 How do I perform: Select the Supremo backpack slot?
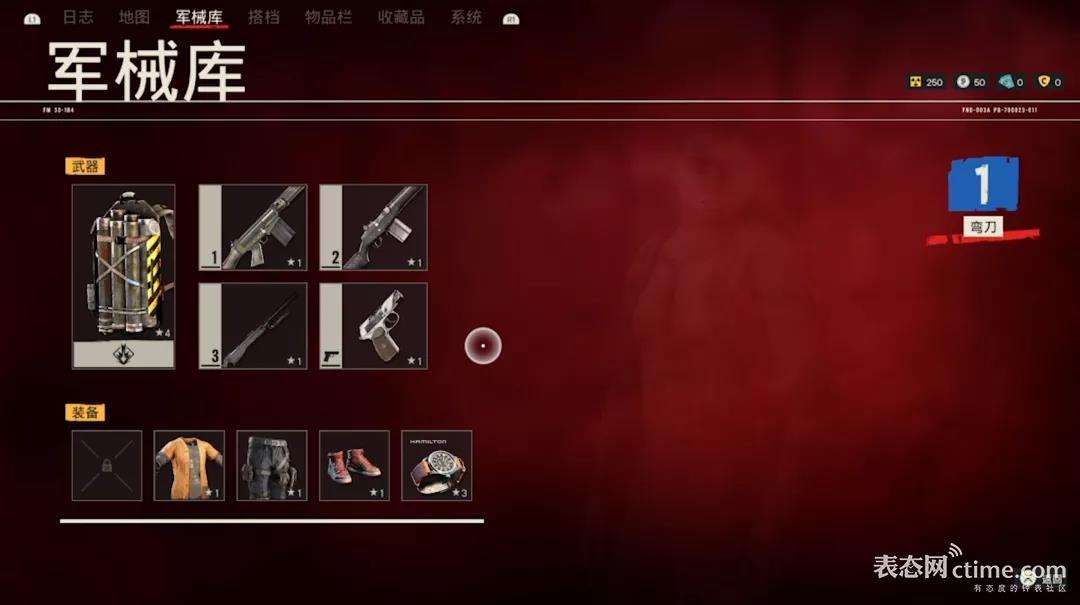point(124,276)
